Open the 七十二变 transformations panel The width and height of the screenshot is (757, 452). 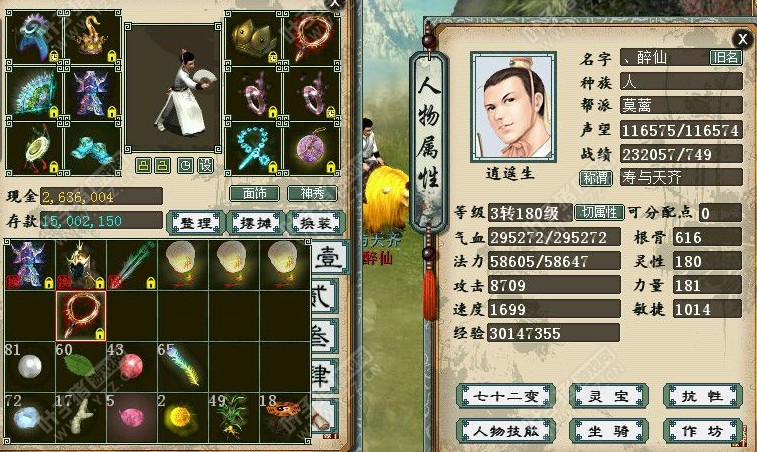click(x=491, y=396)
